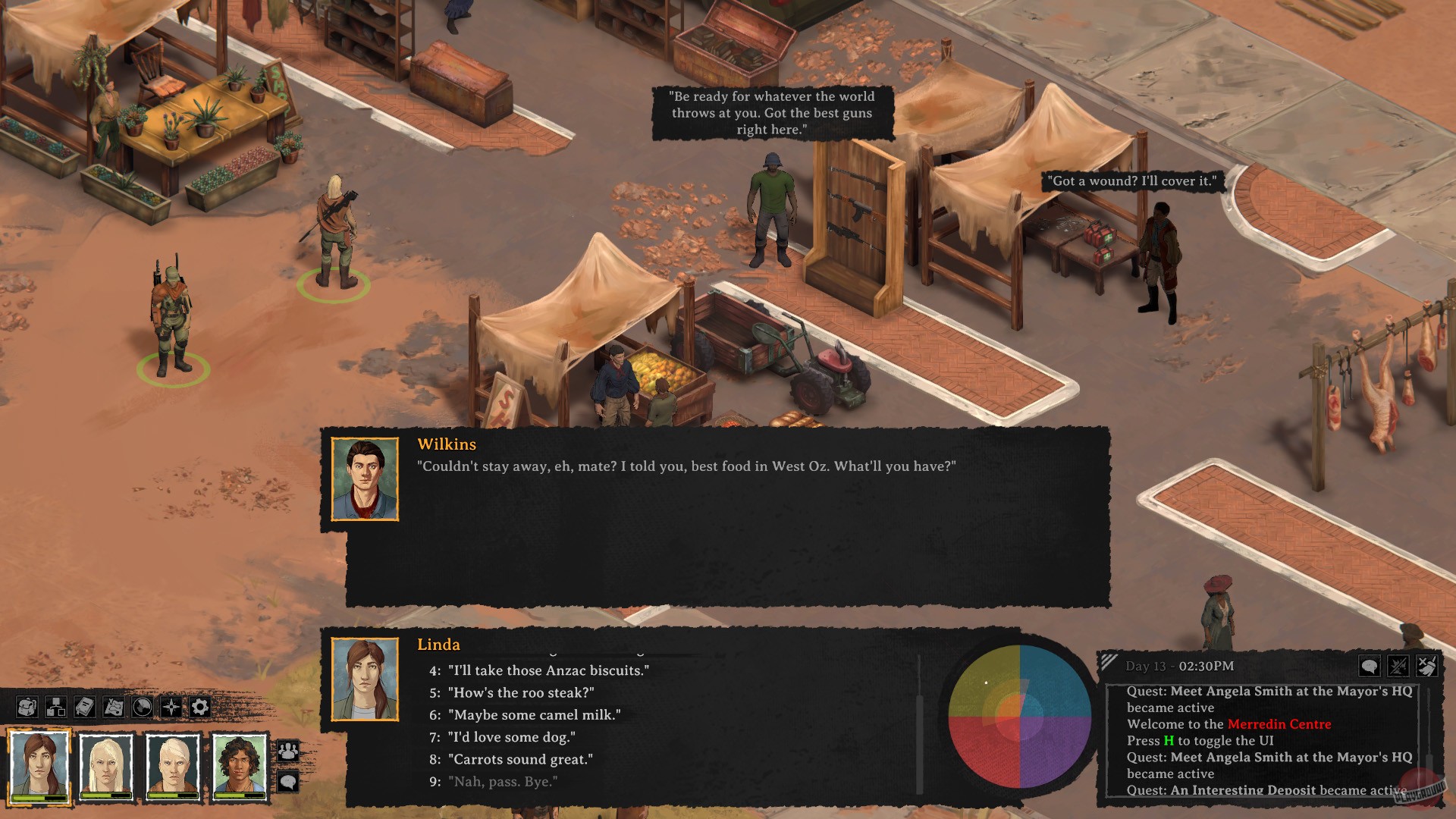Screen dimensions: 1456x819
Task: Toggle group formation mode beside the portraits
Action: 287,750
